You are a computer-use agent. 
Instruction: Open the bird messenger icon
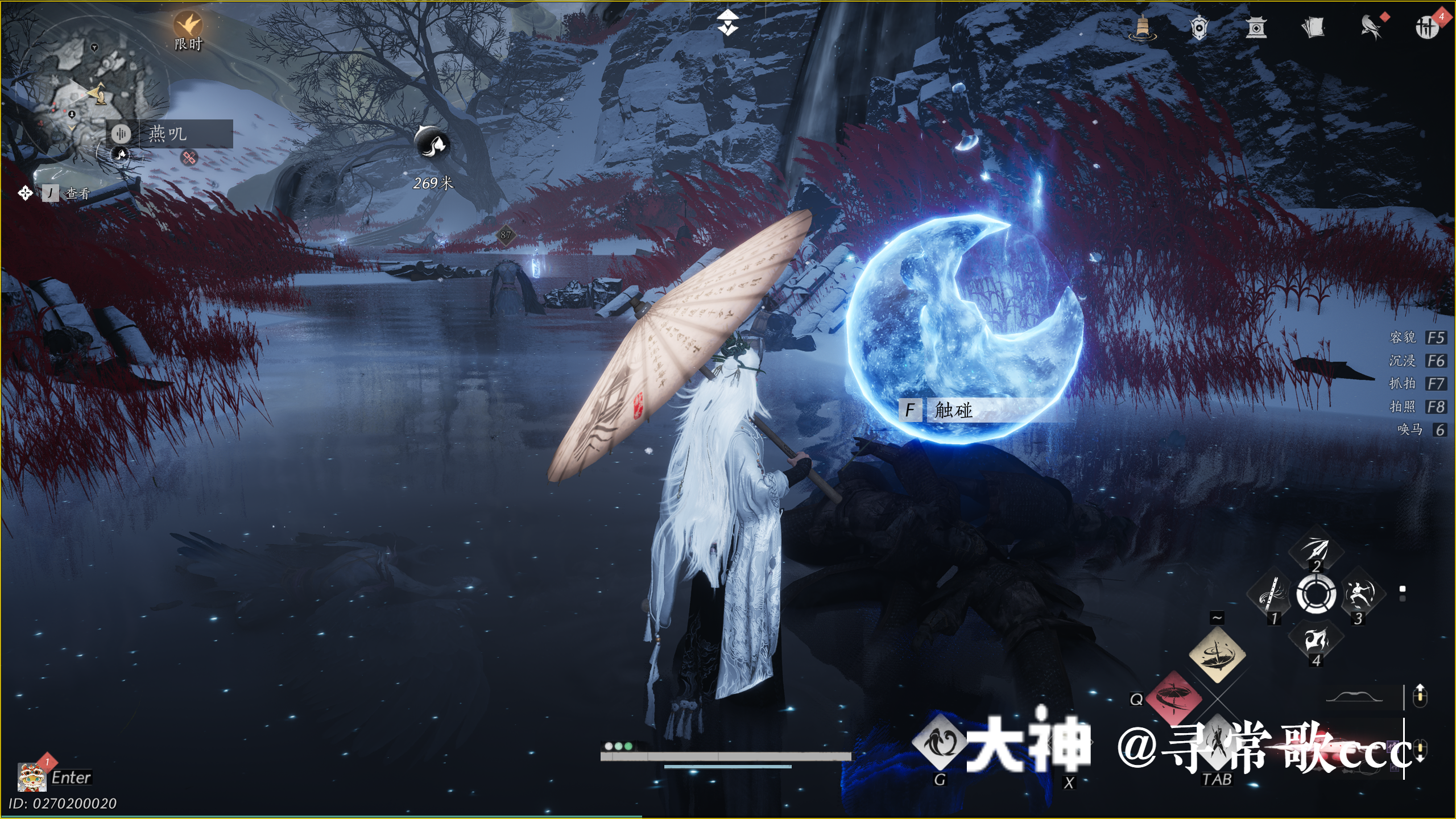(1371, 27)
